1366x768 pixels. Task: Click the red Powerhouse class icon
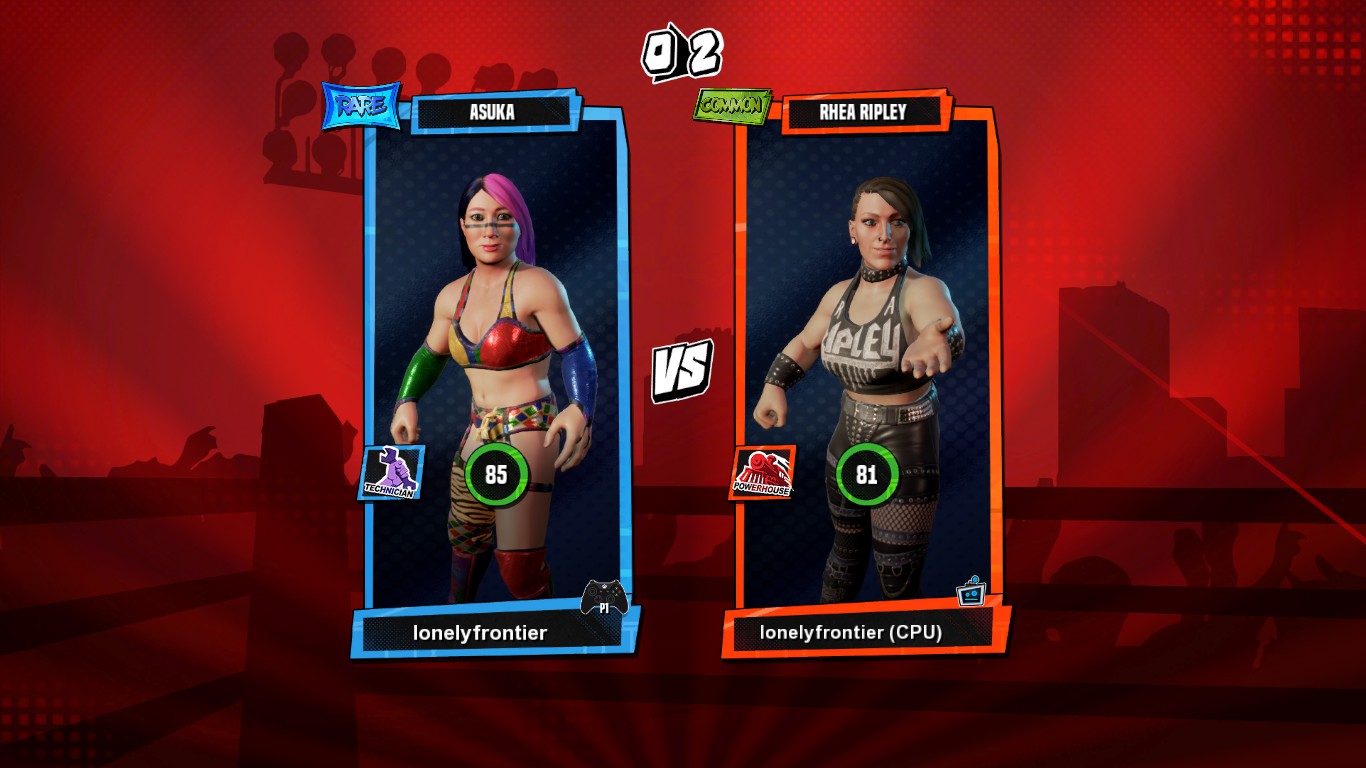point(763,473)
